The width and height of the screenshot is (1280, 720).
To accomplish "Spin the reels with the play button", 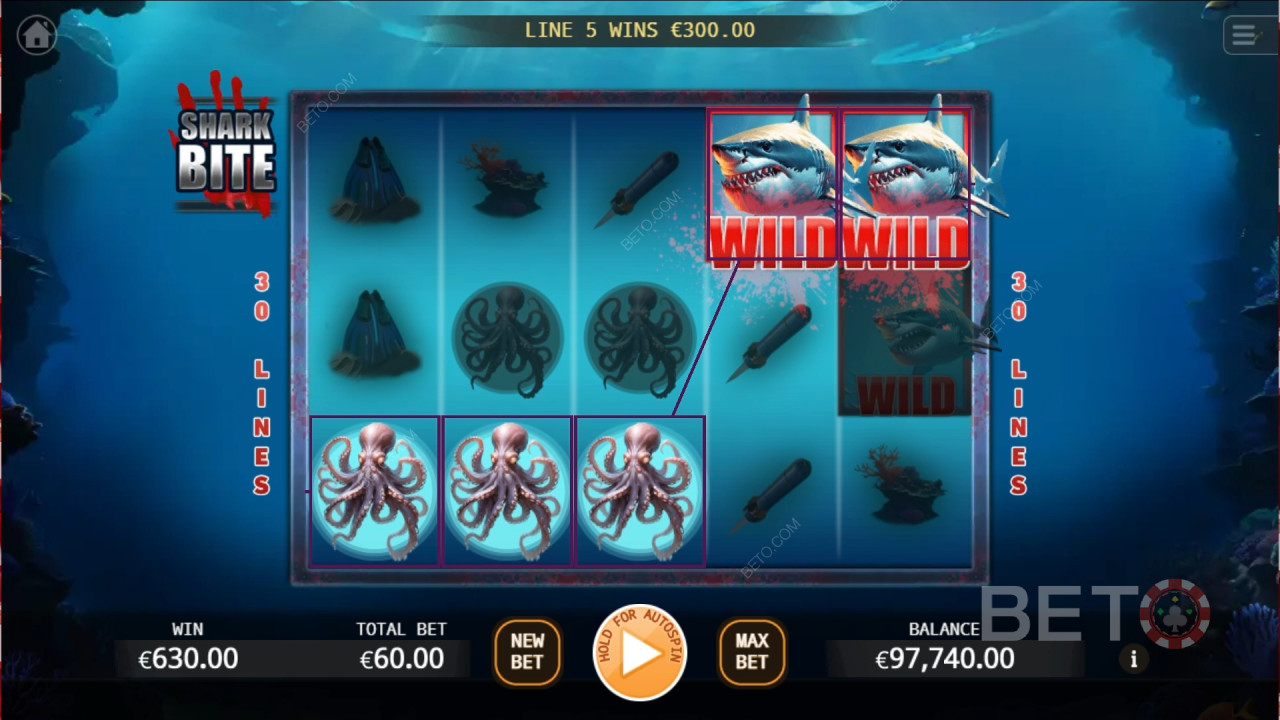I will click(x=639, y=653).
